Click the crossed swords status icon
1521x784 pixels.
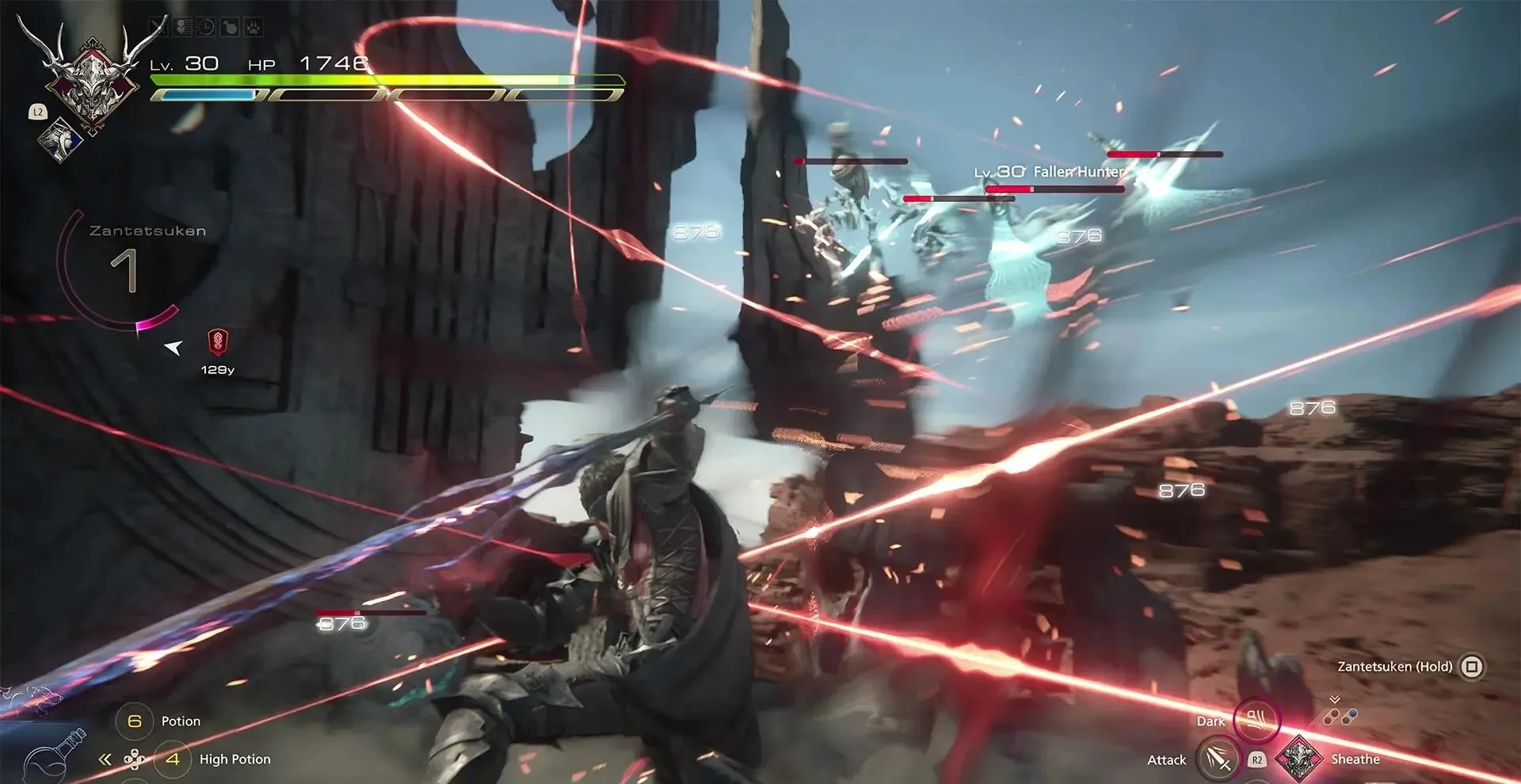click(158, 28)
